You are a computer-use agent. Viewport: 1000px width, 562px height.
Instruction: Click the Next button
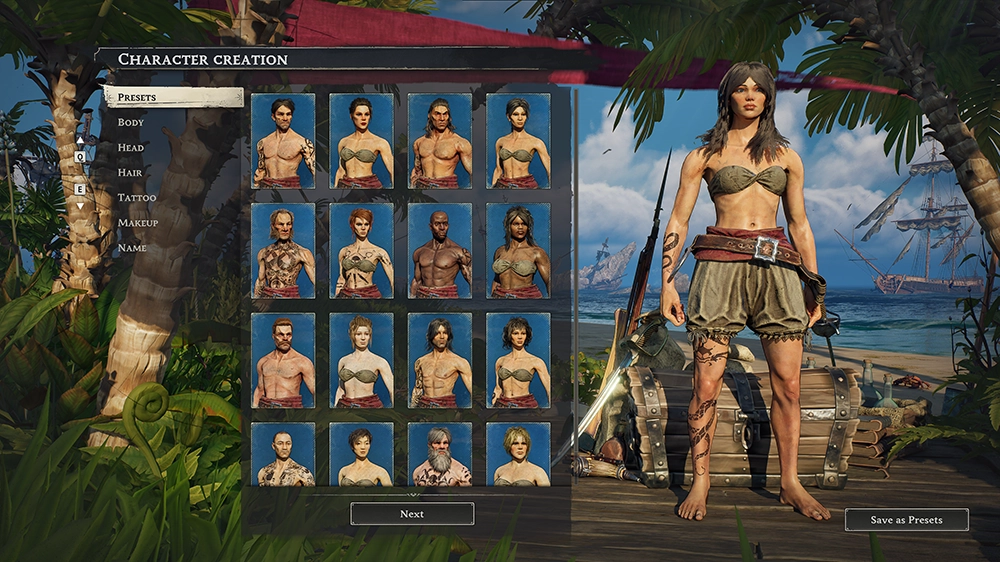click(412, 514)
